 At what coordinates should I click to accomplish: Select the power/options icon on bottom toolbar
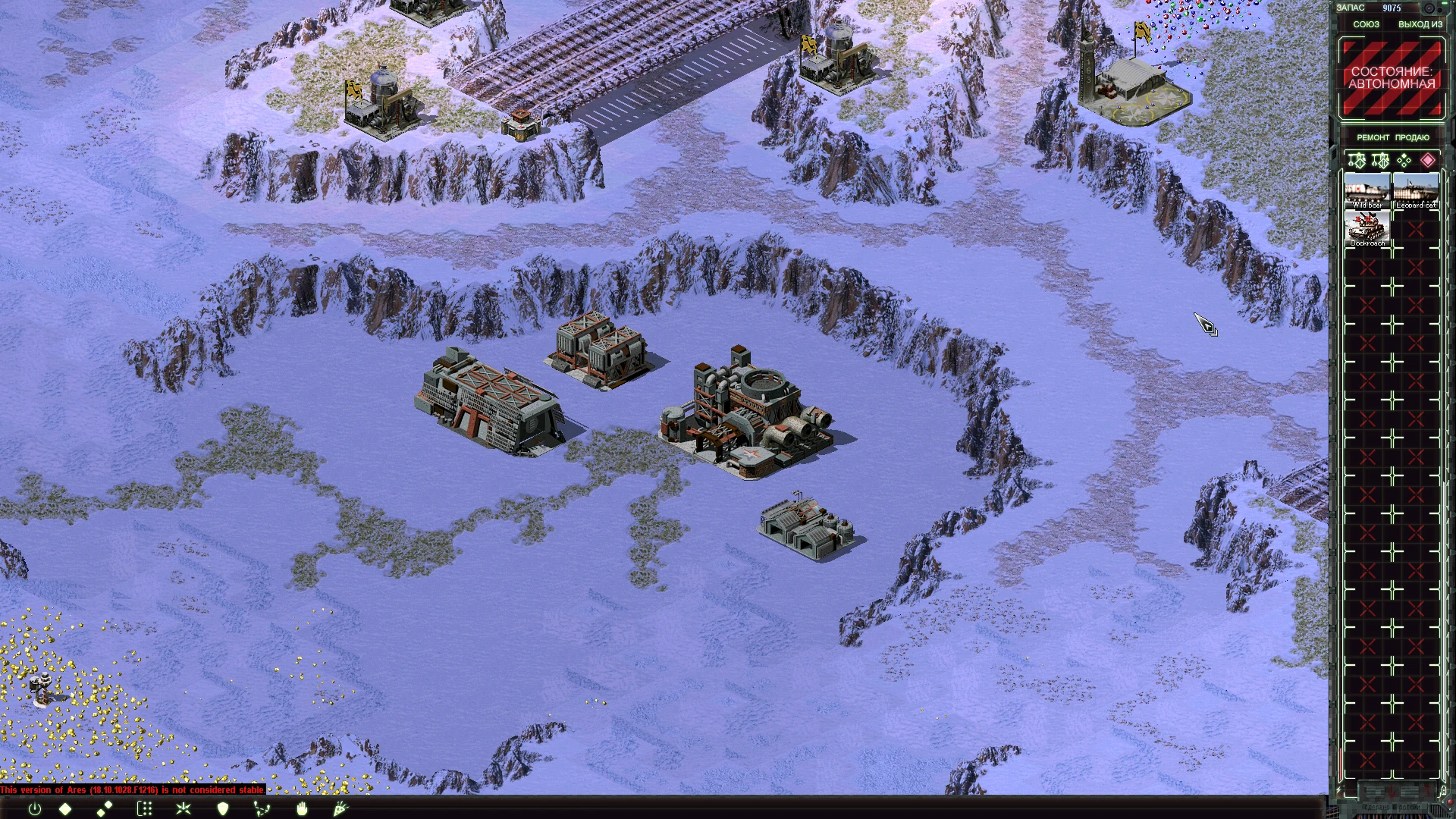pos(35,808)
